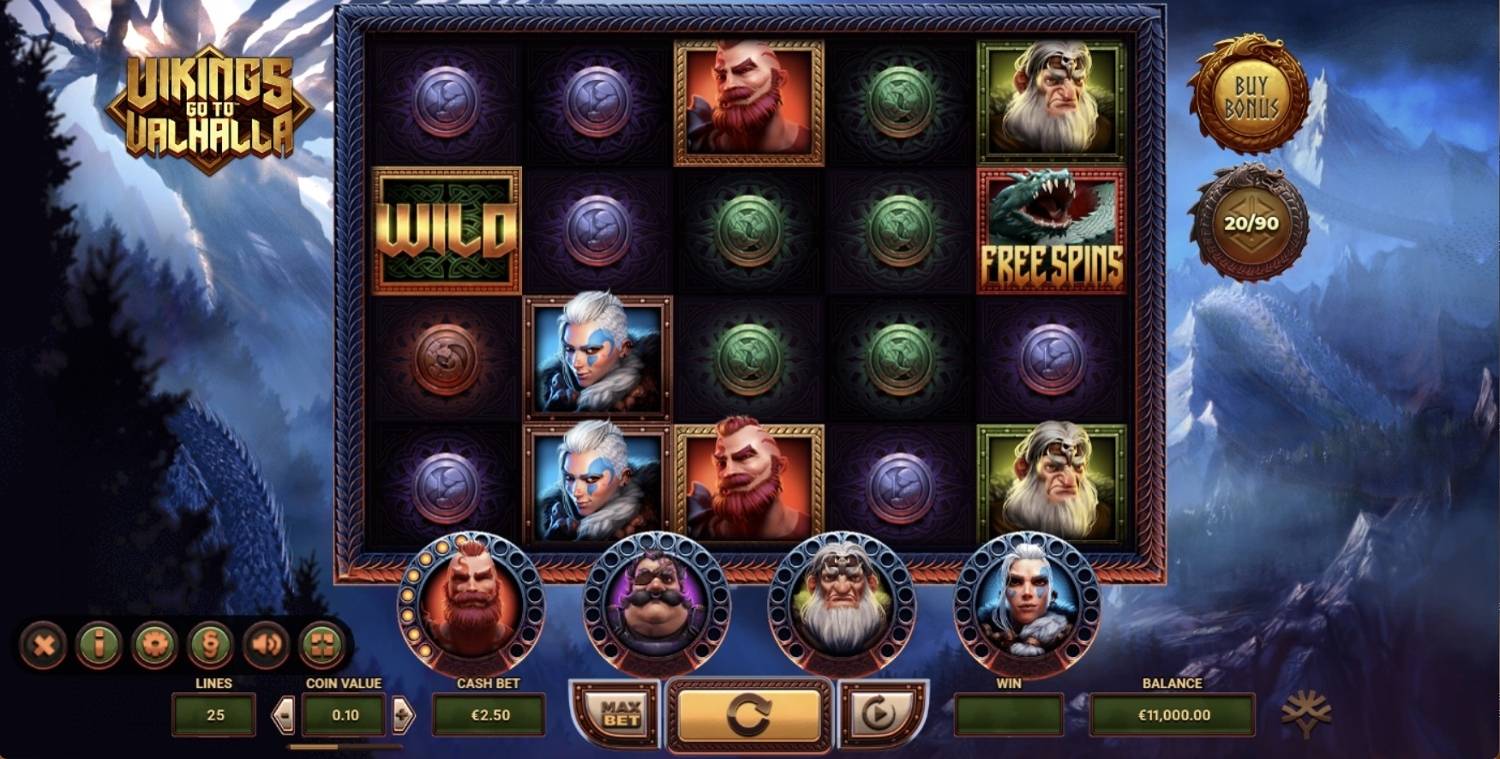This screenshot has width=1500, height=759.
Task: Activate the Max Bet button
Action: pos(612,714)
